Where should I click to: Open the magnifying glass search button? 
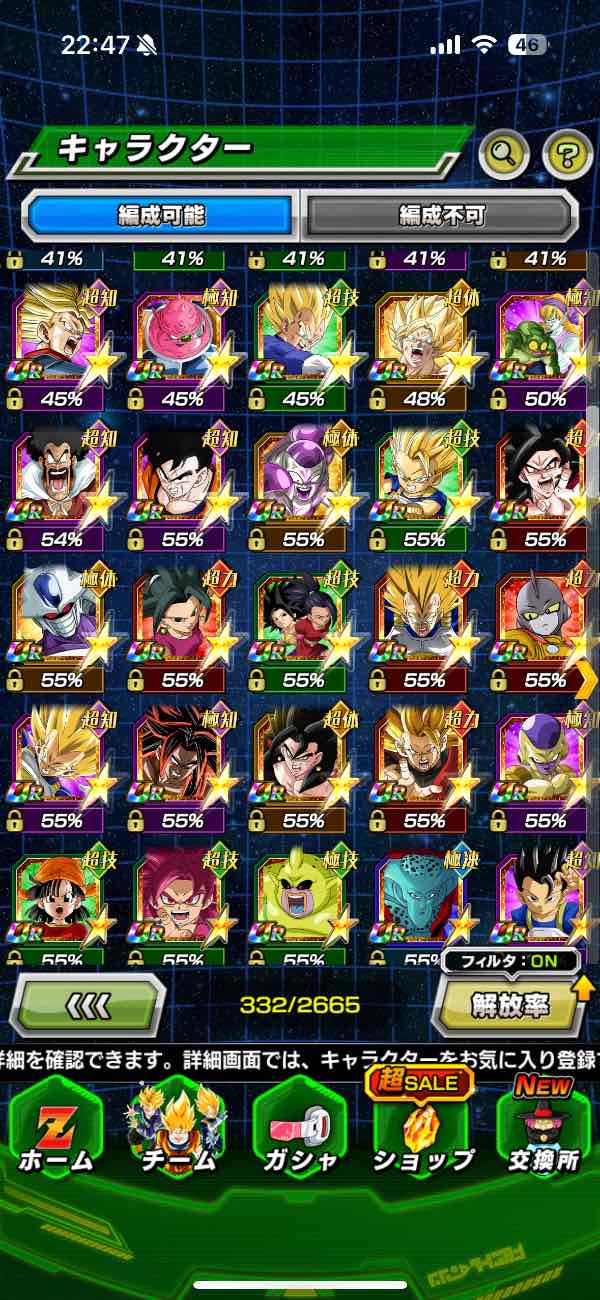click(504, 154)
